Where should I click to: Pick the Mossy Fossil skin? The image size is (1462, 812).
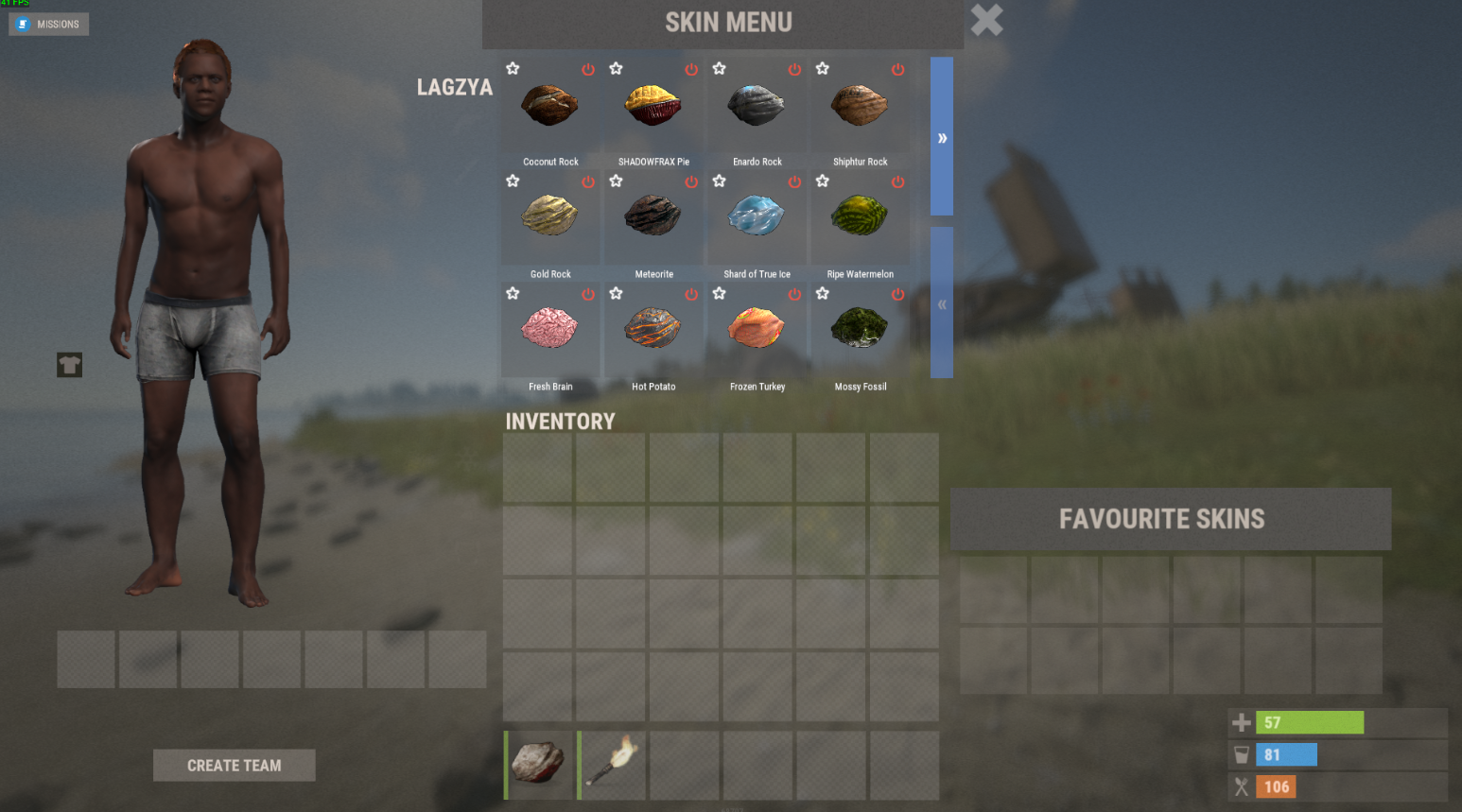pyautogui.click(x=860, y=329)
